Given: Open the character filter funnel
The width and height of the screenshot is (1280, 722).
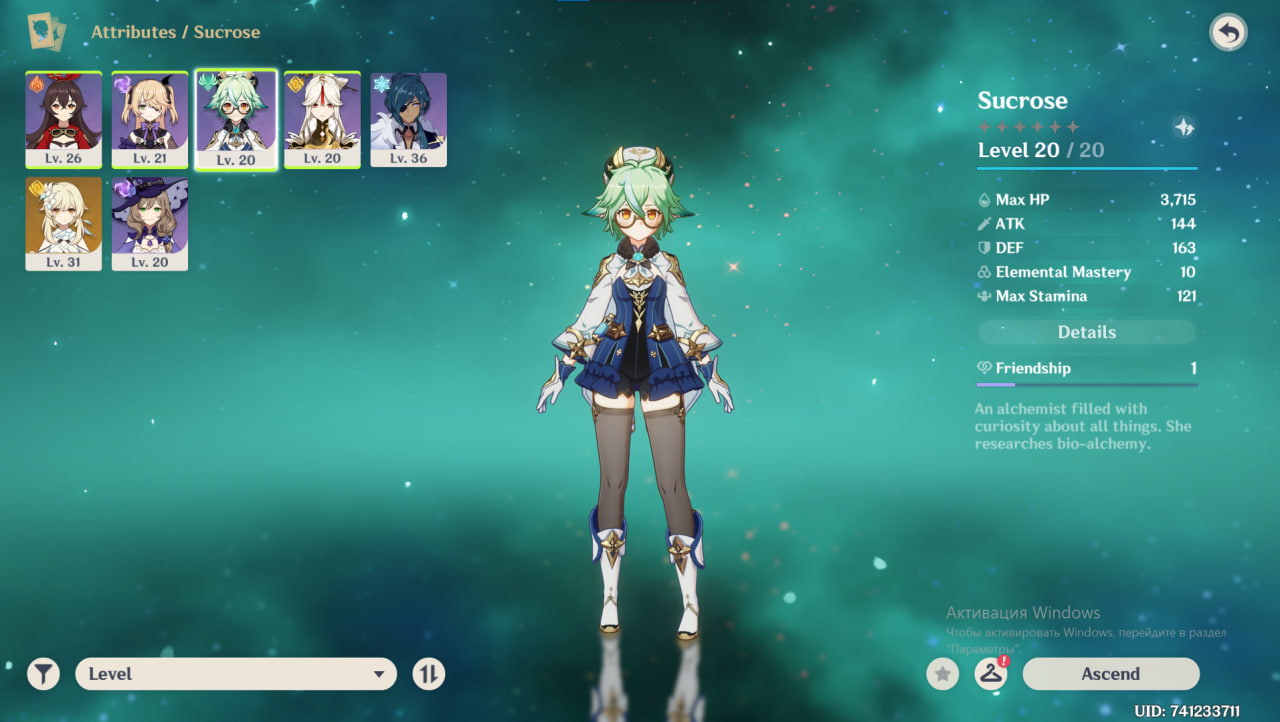Looking at the screenshot, I should pos(43,674).
